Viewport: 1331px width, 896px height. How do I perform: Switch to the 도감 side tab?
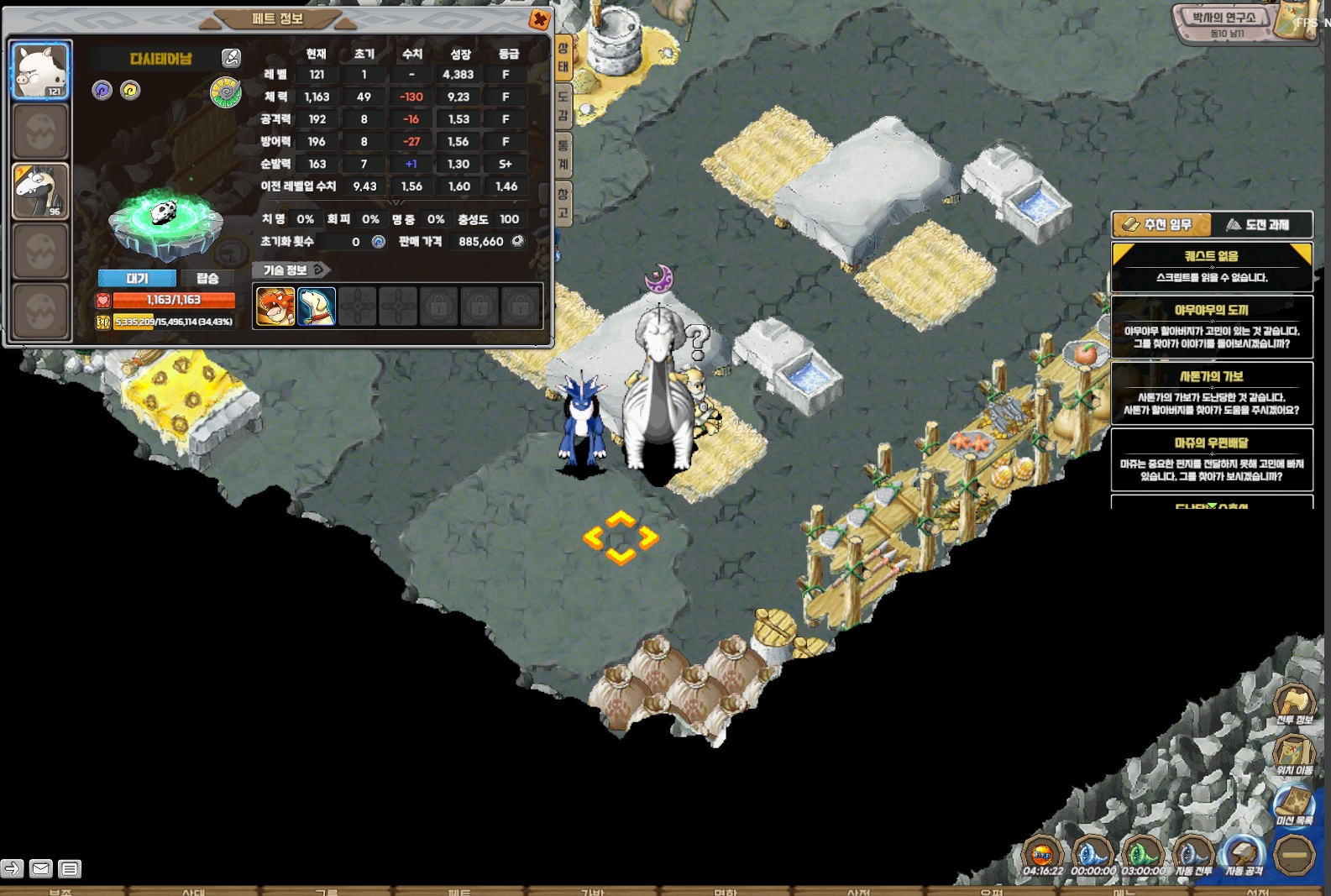[563, 106]
